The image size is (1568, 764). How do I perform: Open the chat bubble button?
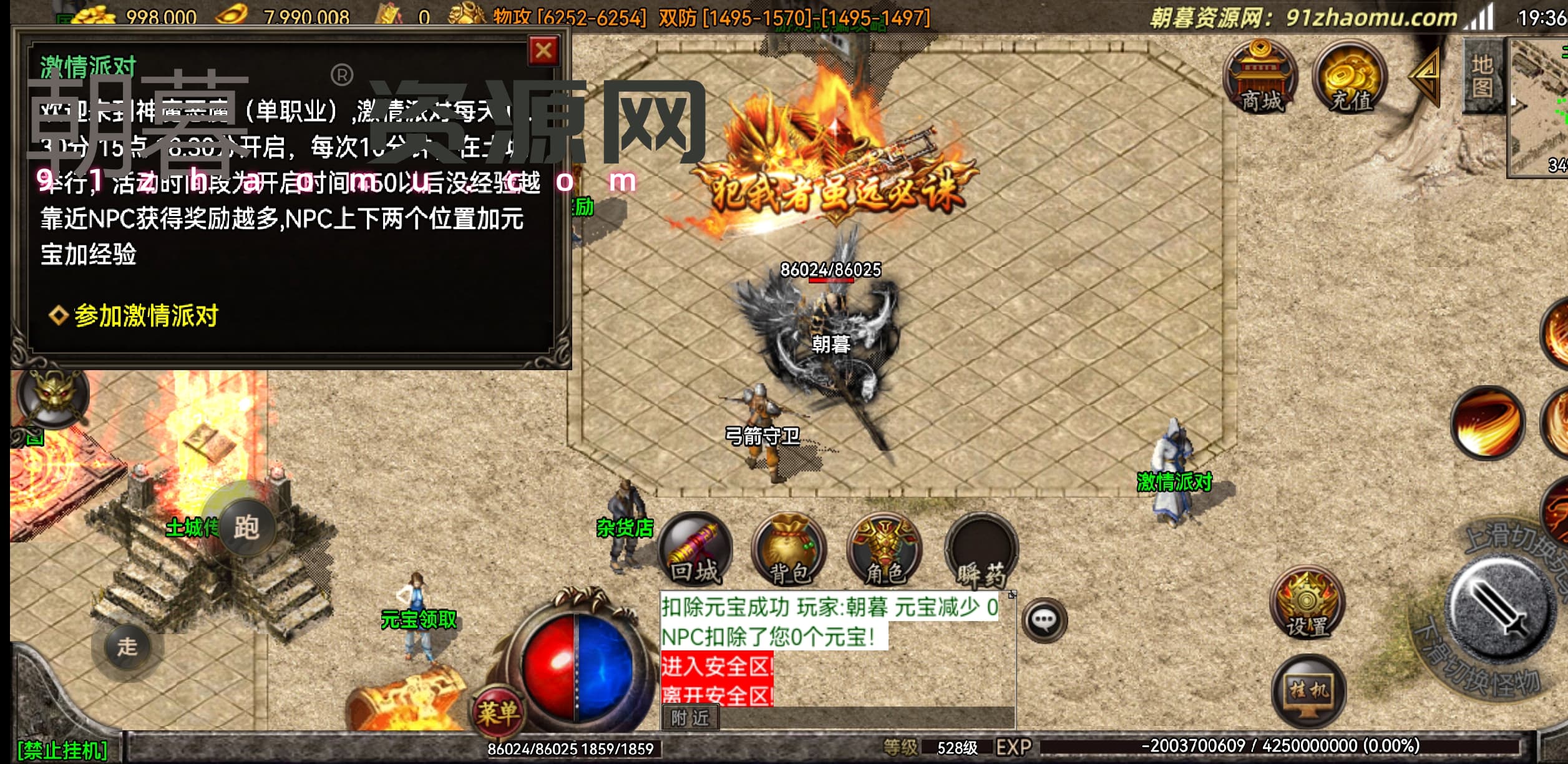1044,620
